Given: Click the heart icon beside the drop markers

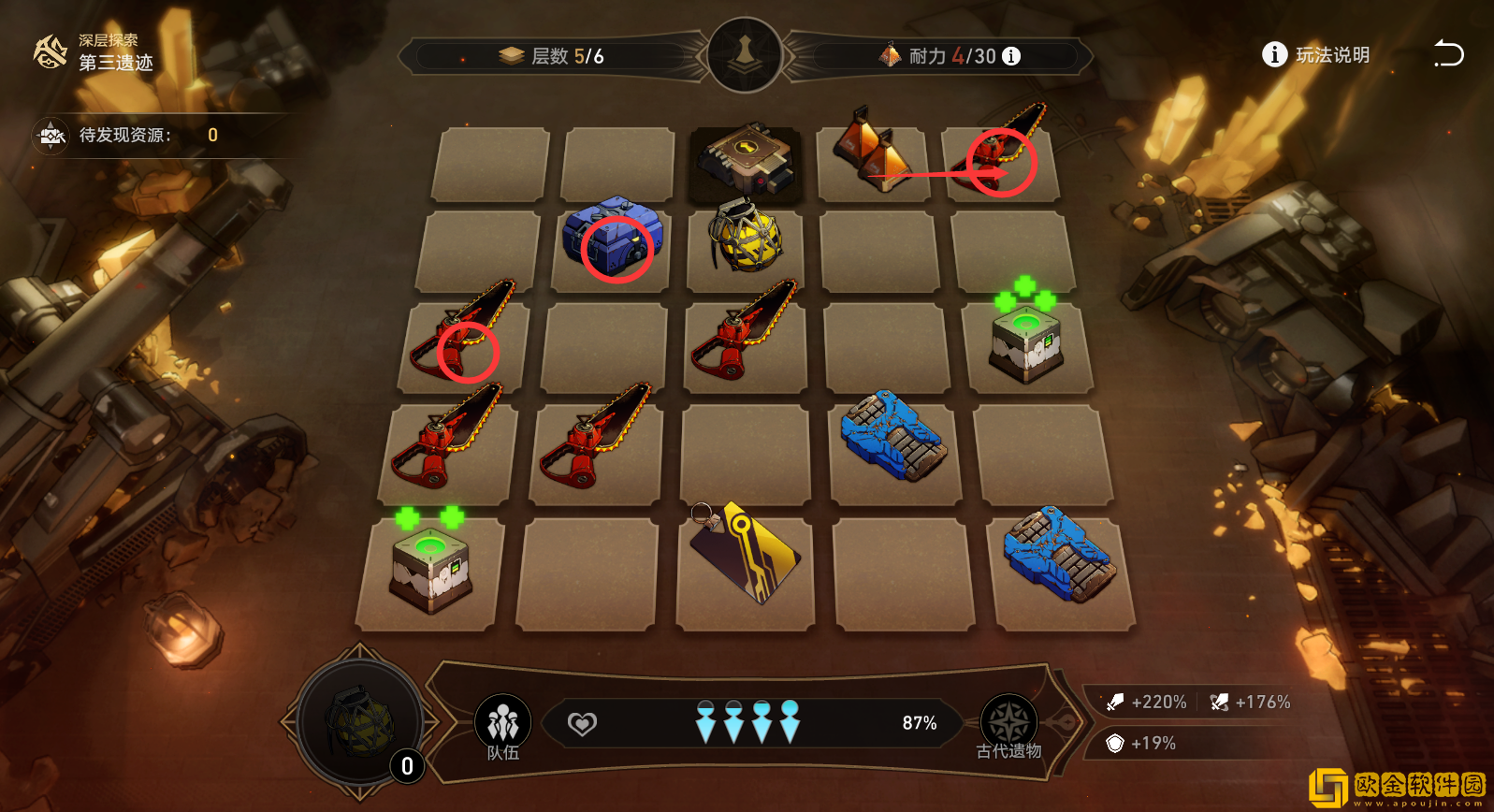Looking at the screenshot, I should tap(582, 723).
